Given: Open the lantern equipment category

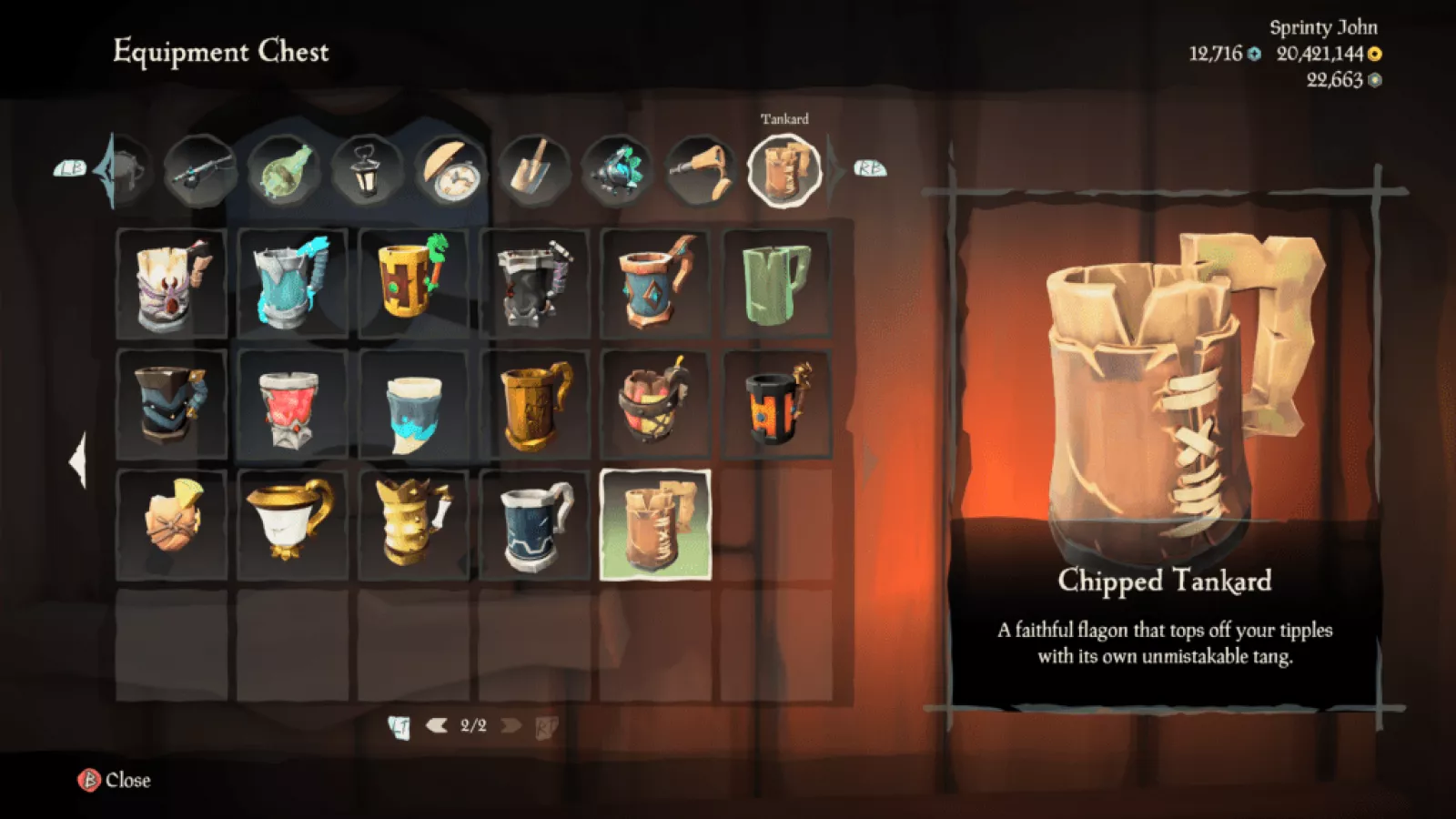Looking at the screenshot, I should [x=366, y=169].
